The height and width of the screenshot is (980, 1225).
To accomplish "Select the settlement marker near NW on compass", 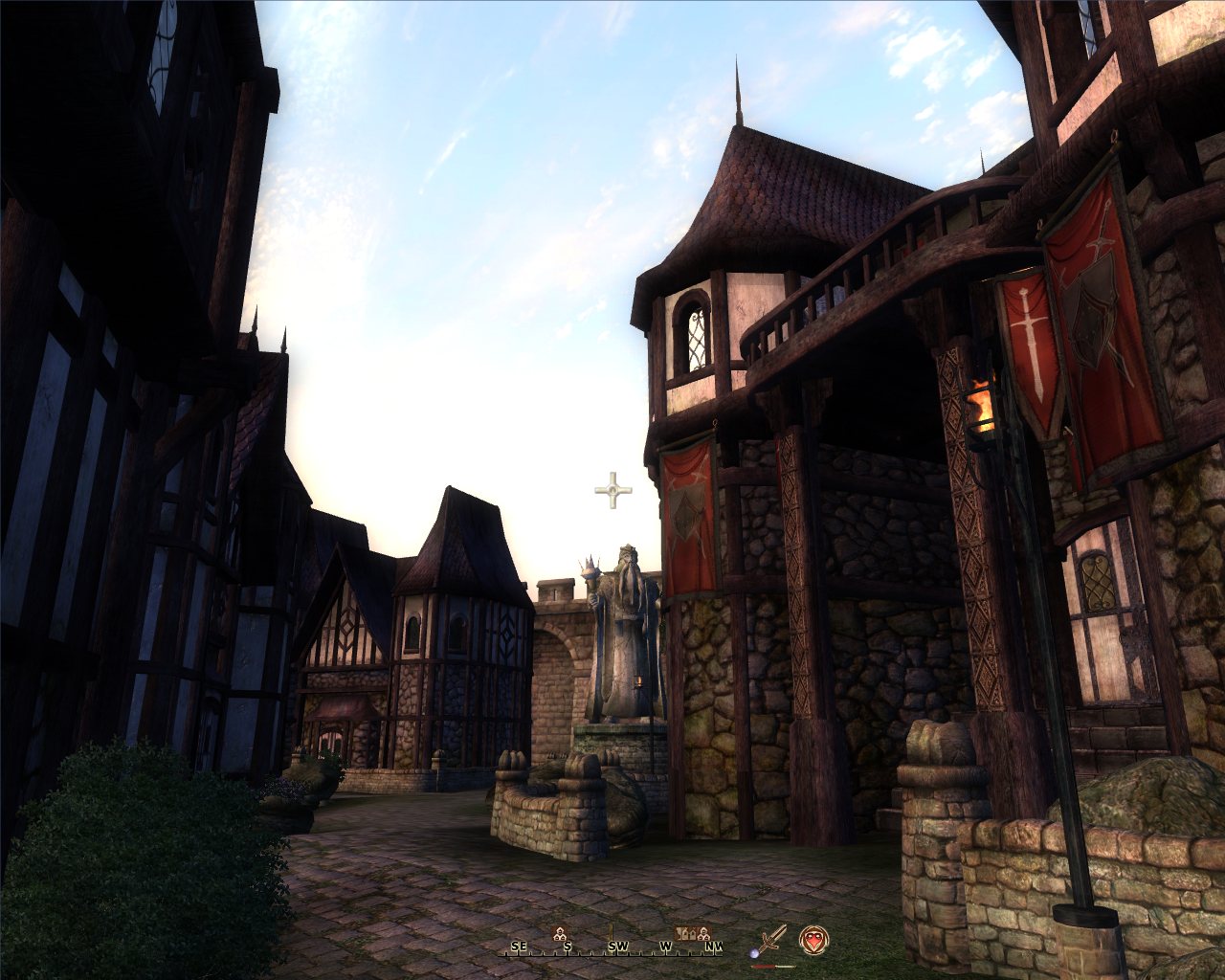I will tap(703, 933).
